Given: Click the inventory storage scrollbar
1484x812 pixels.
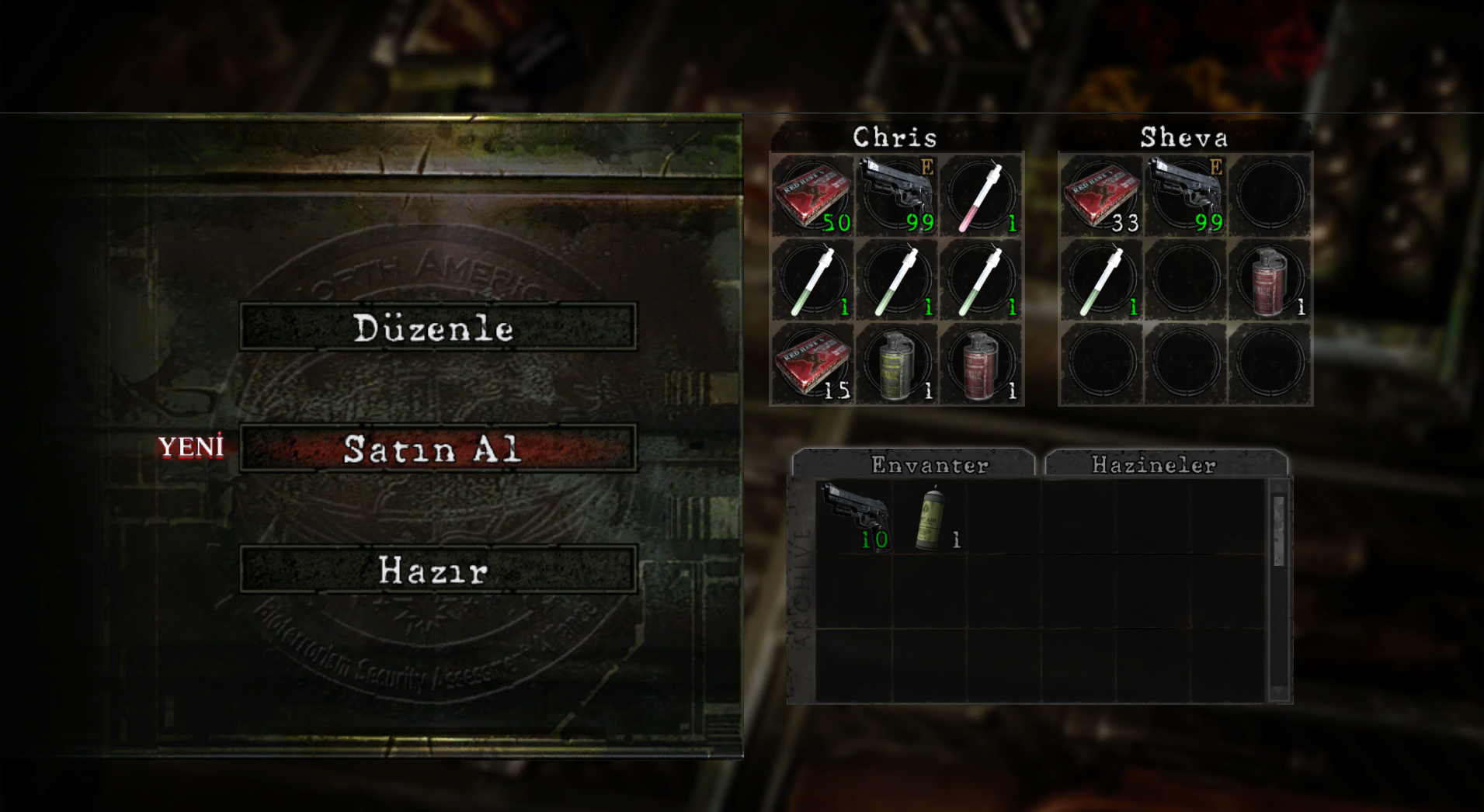Looking at the screenshot, I should click(x=1278, y=530).
